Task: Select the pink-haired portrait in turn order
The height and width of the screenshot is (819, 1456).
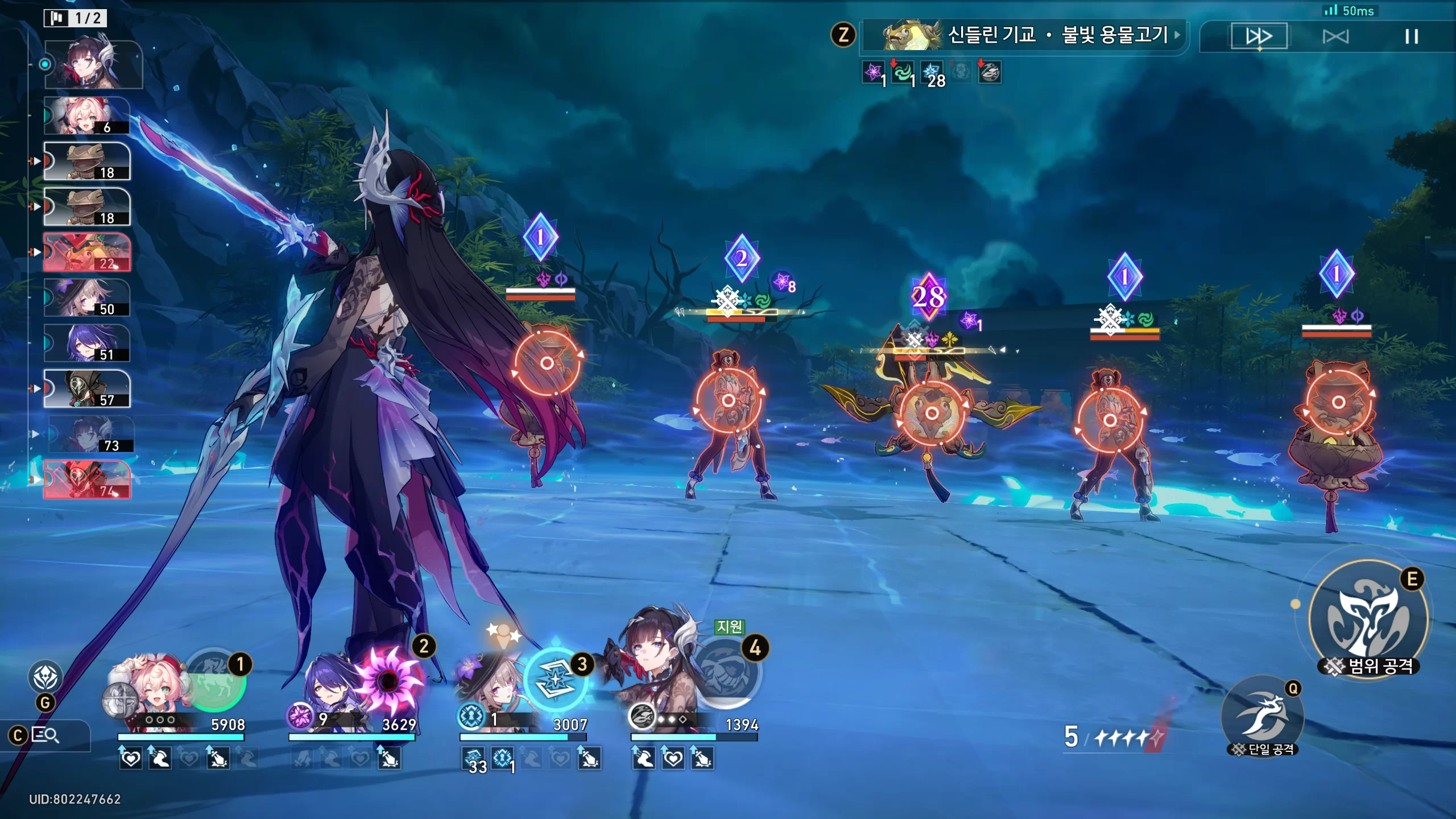Action: point(87,115)
